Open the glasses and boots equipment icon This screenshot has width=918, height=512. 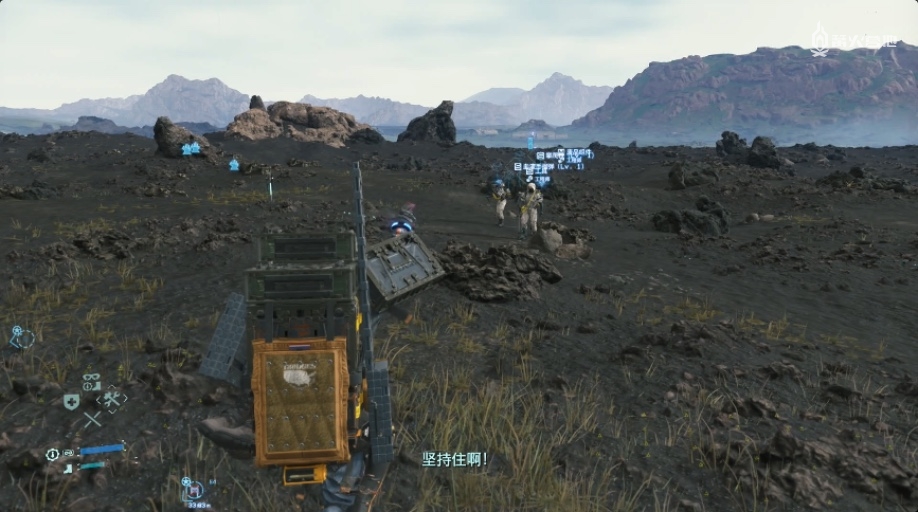(x=91, y=381)
